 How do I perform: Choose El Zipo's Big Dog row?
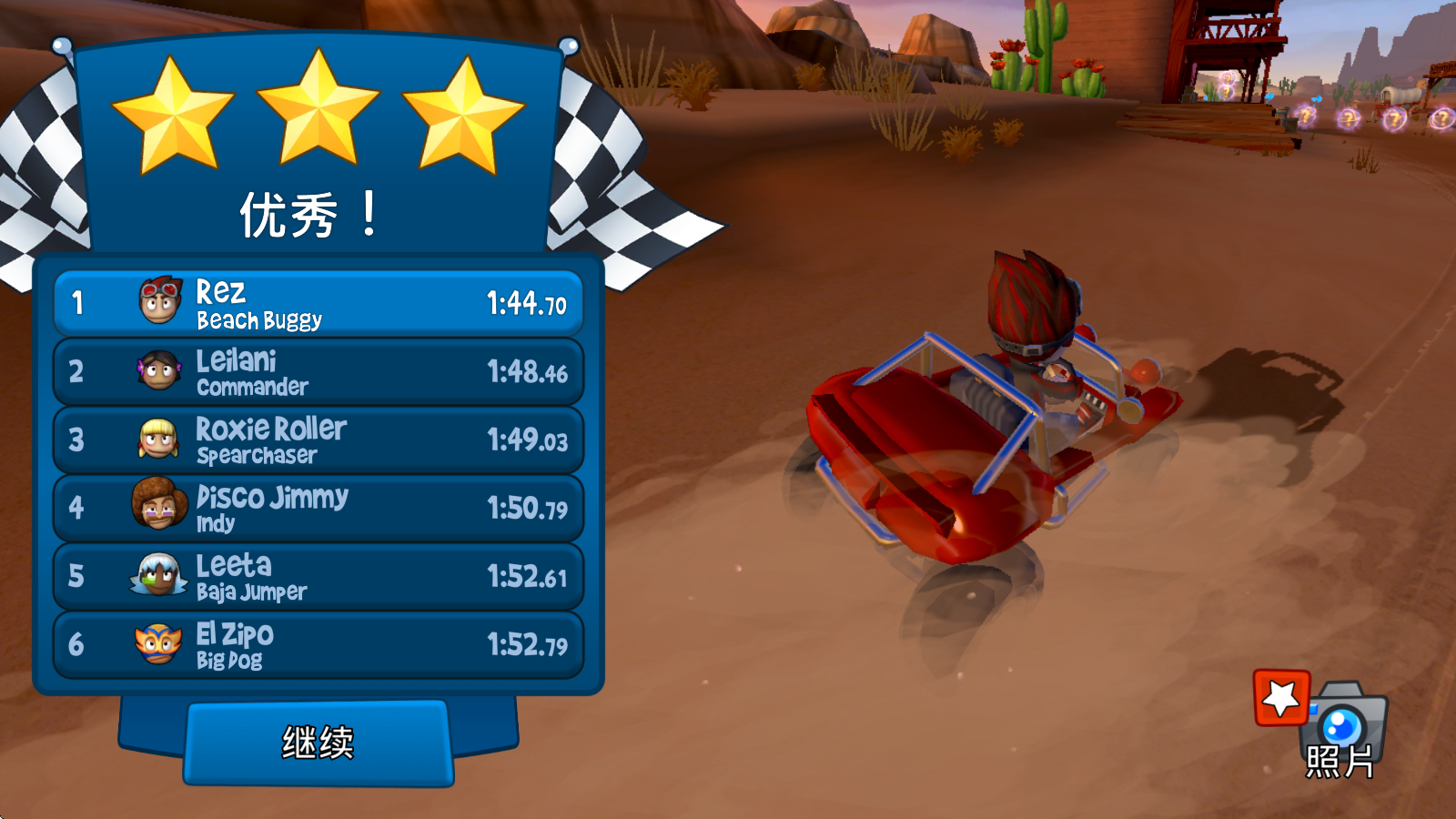(x=318, y=644)
